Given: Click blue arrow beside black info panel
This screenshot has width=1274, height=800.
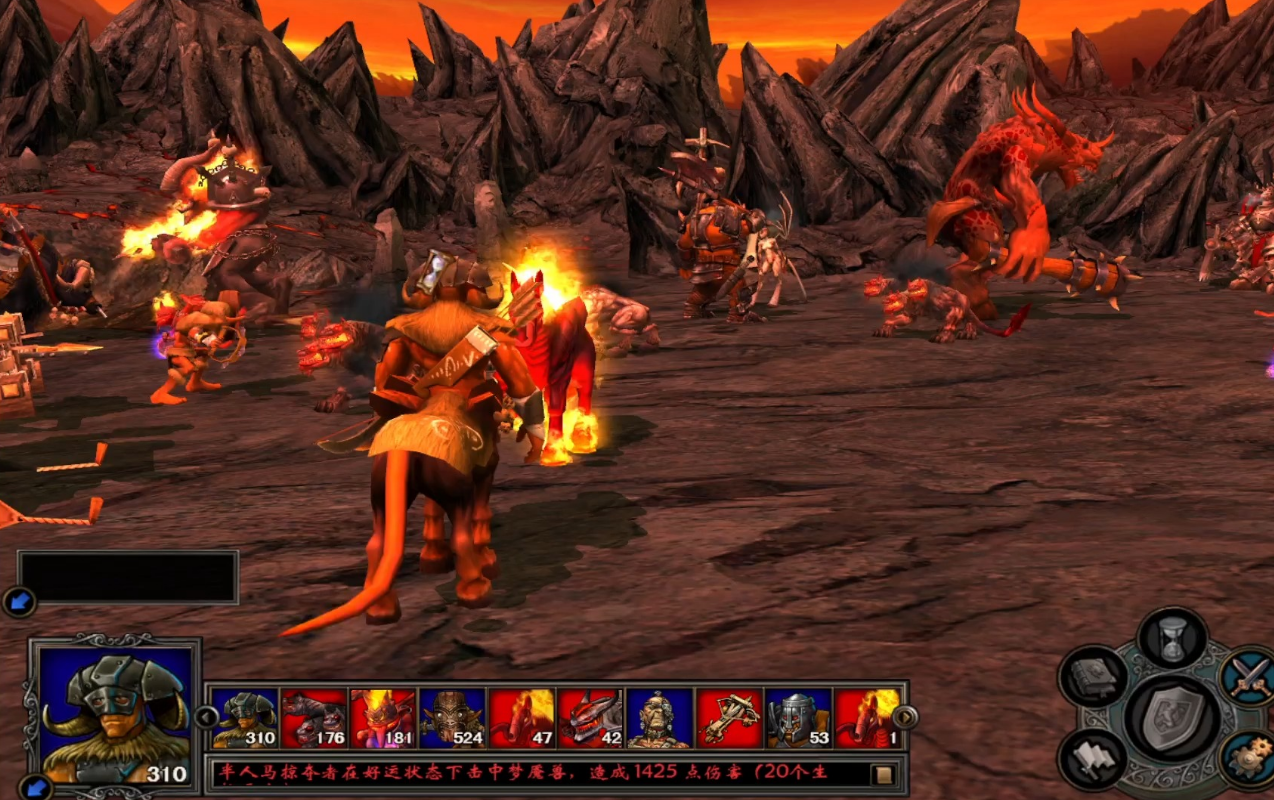Looking at the screenshot, I should (19, 601).
